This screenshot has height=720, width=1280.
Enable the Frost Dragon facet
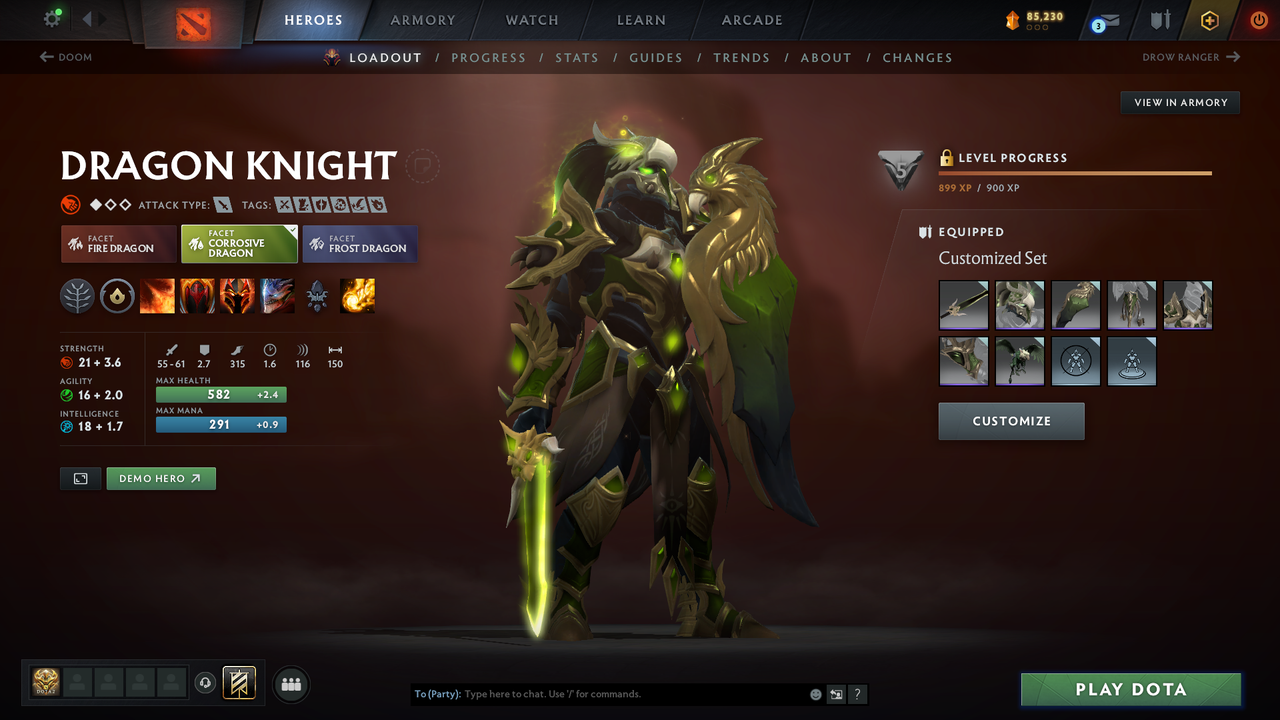[360, 243]
